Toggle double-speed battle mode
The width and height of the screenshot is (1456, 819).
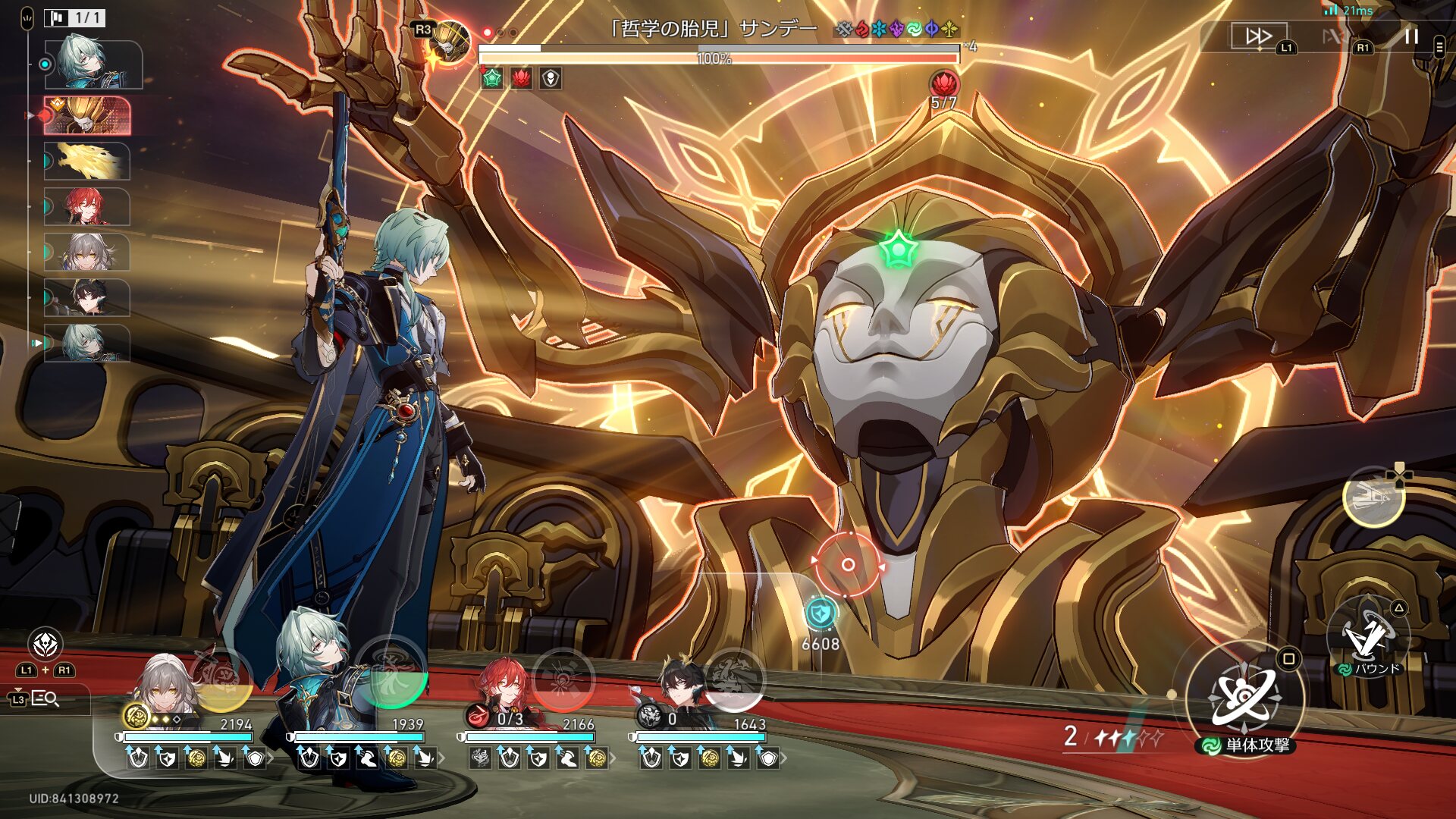[x=1259, y=36]
